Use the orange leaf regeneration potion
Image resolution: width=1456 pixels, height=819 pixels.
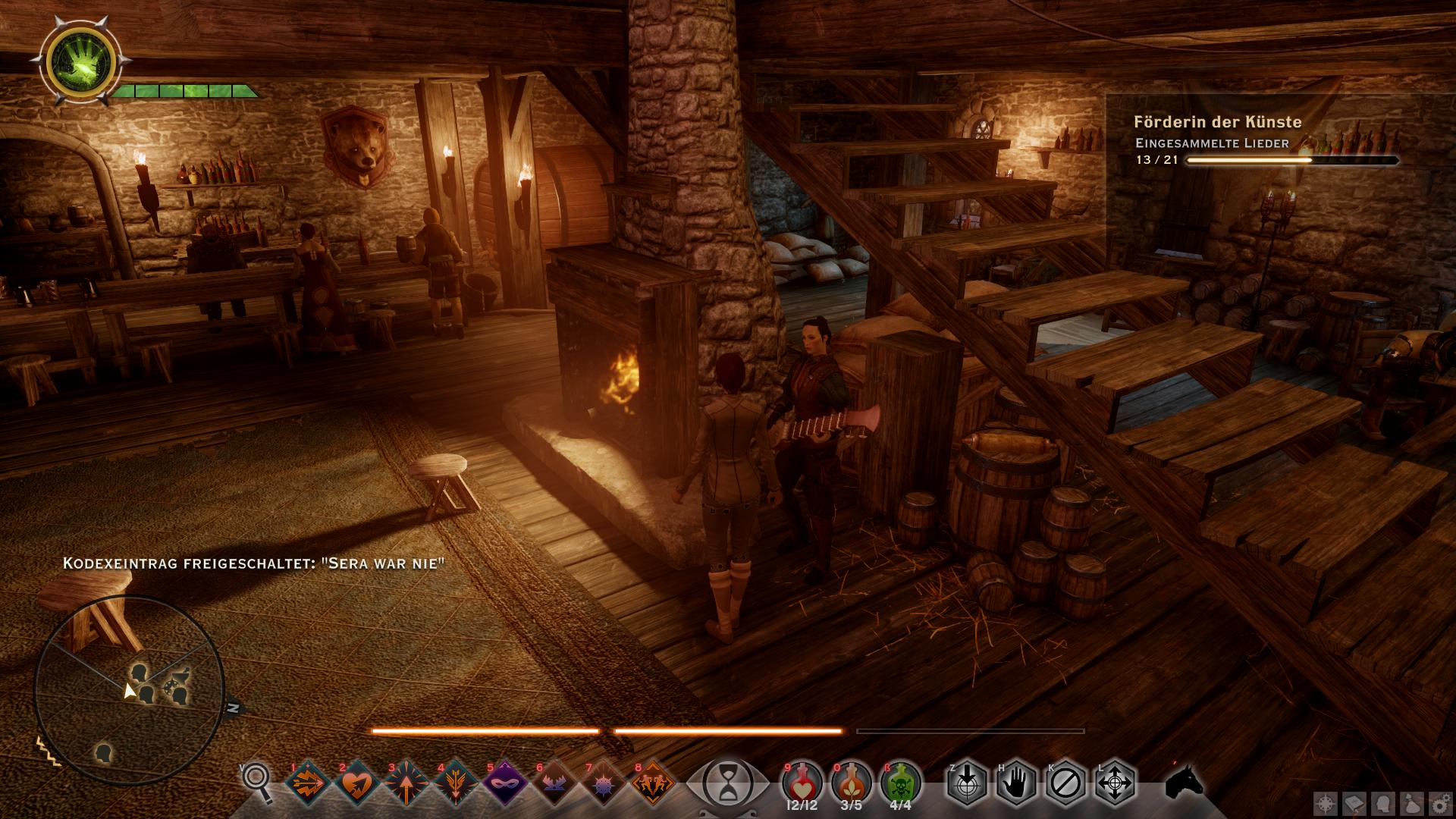click(x=852, y=782)
